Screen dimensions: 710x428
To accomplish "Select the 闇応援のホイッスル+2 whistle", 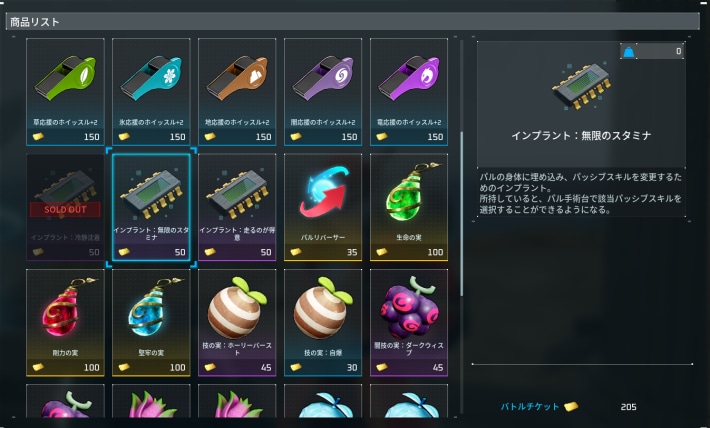I will tap(323, 90).
